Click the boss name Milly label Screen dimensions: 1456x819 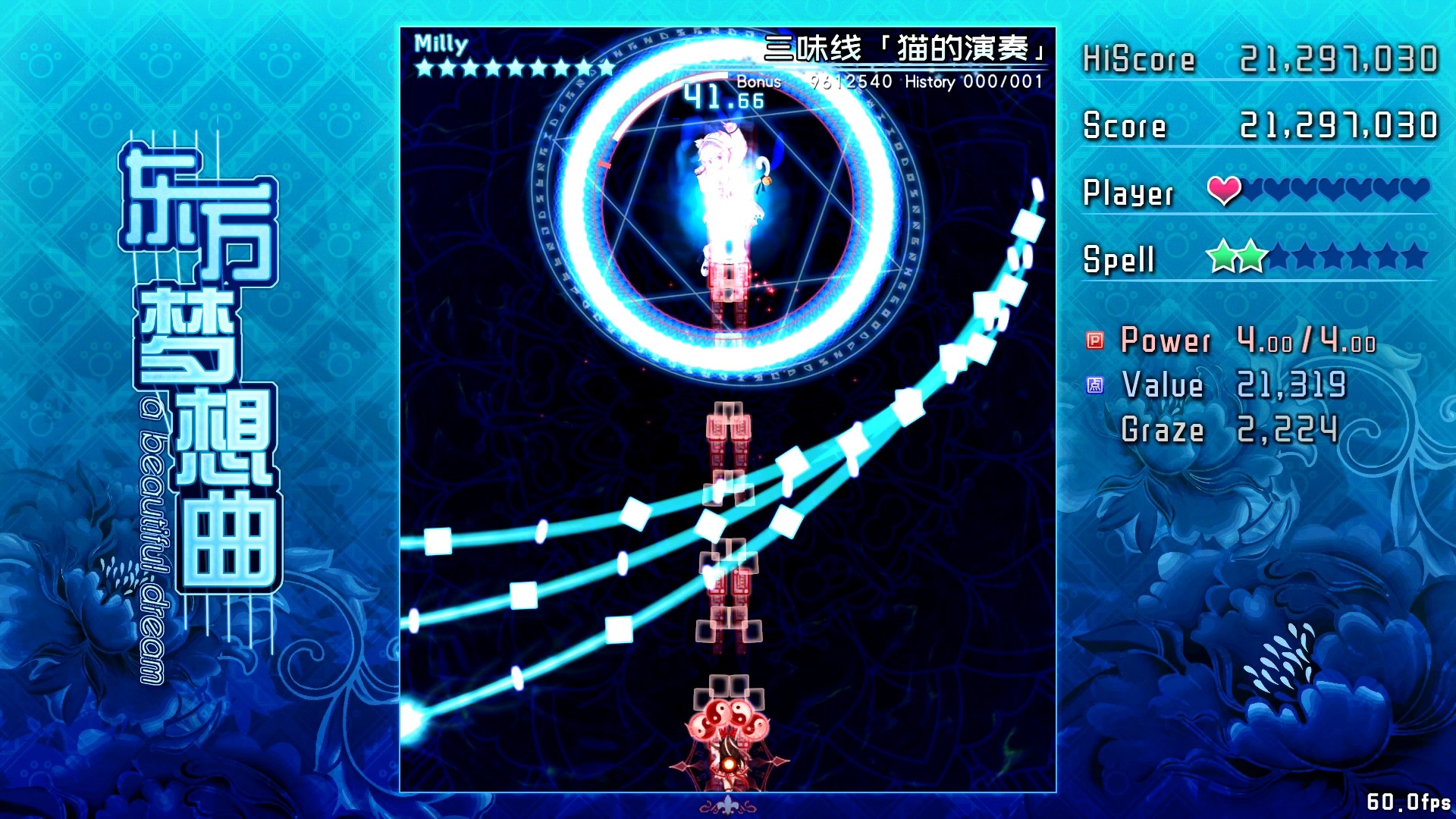click(440, 43)
